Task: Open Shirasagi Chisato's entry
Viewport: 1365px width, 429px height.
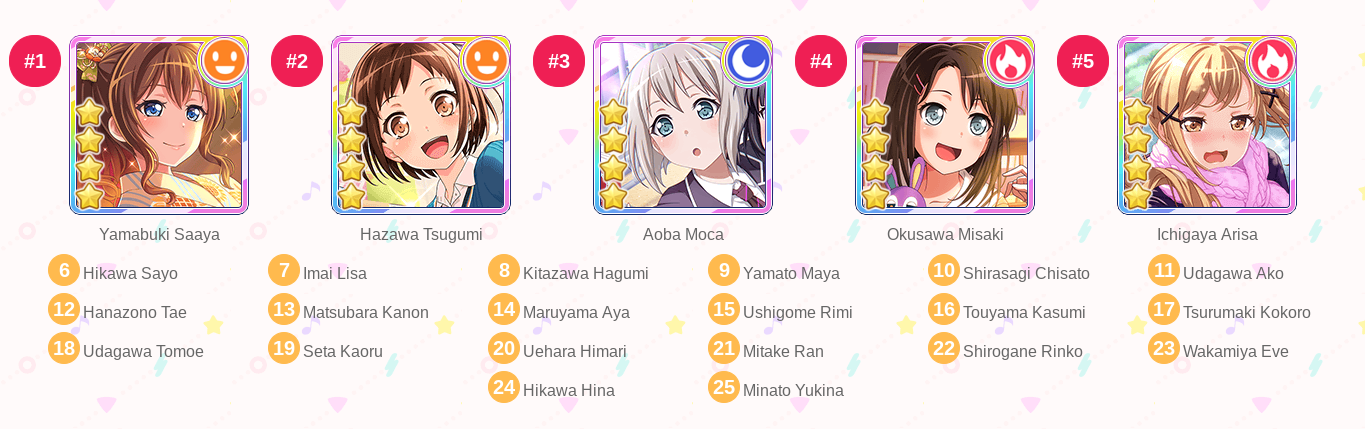Action: click(x=1026, y=273)
